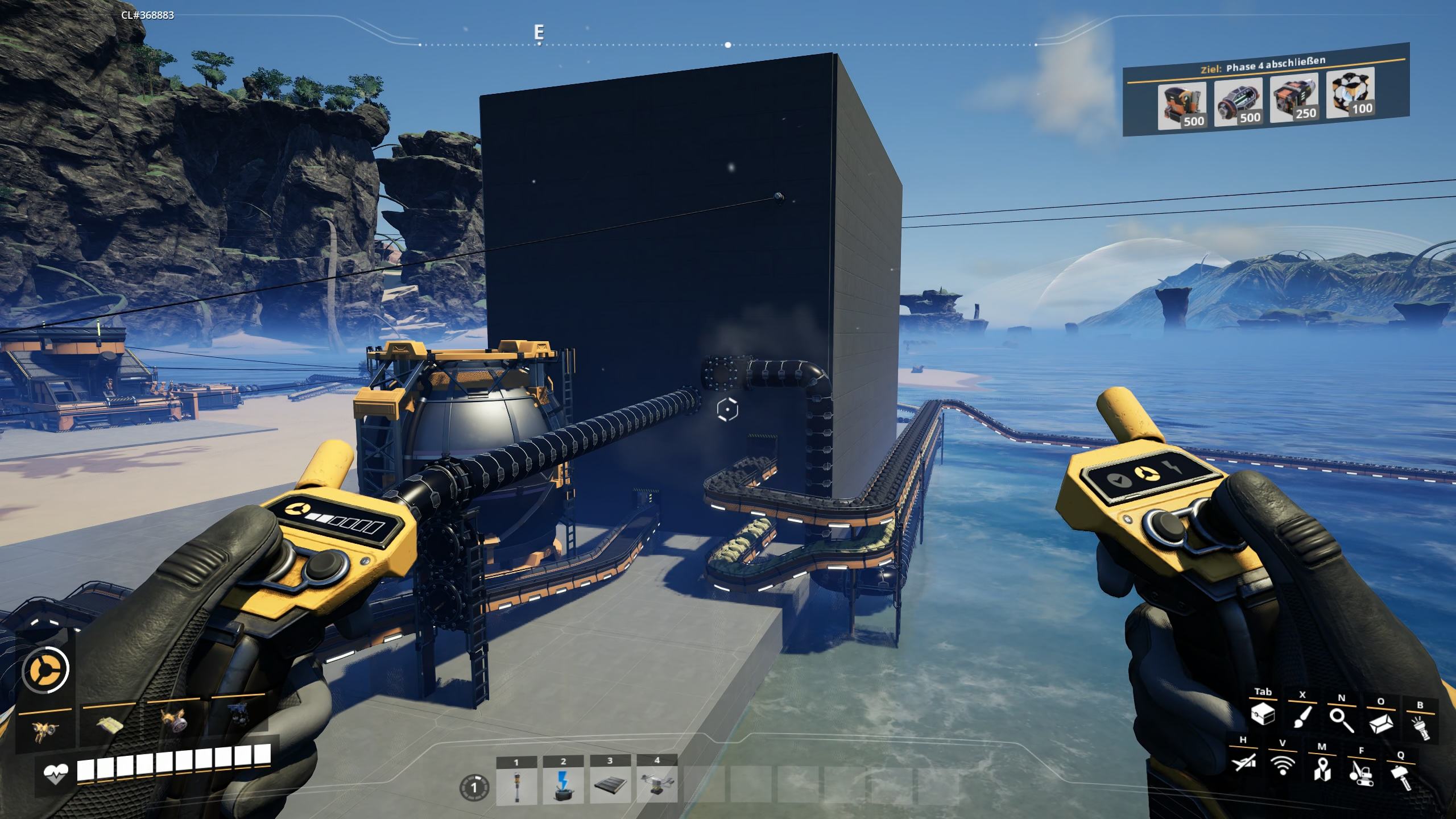Viewport: 1456px width, 819px height.
Task: Click the hotbar number 1 selector wheel
Action: pyautogui.click(x=474, y=788)
